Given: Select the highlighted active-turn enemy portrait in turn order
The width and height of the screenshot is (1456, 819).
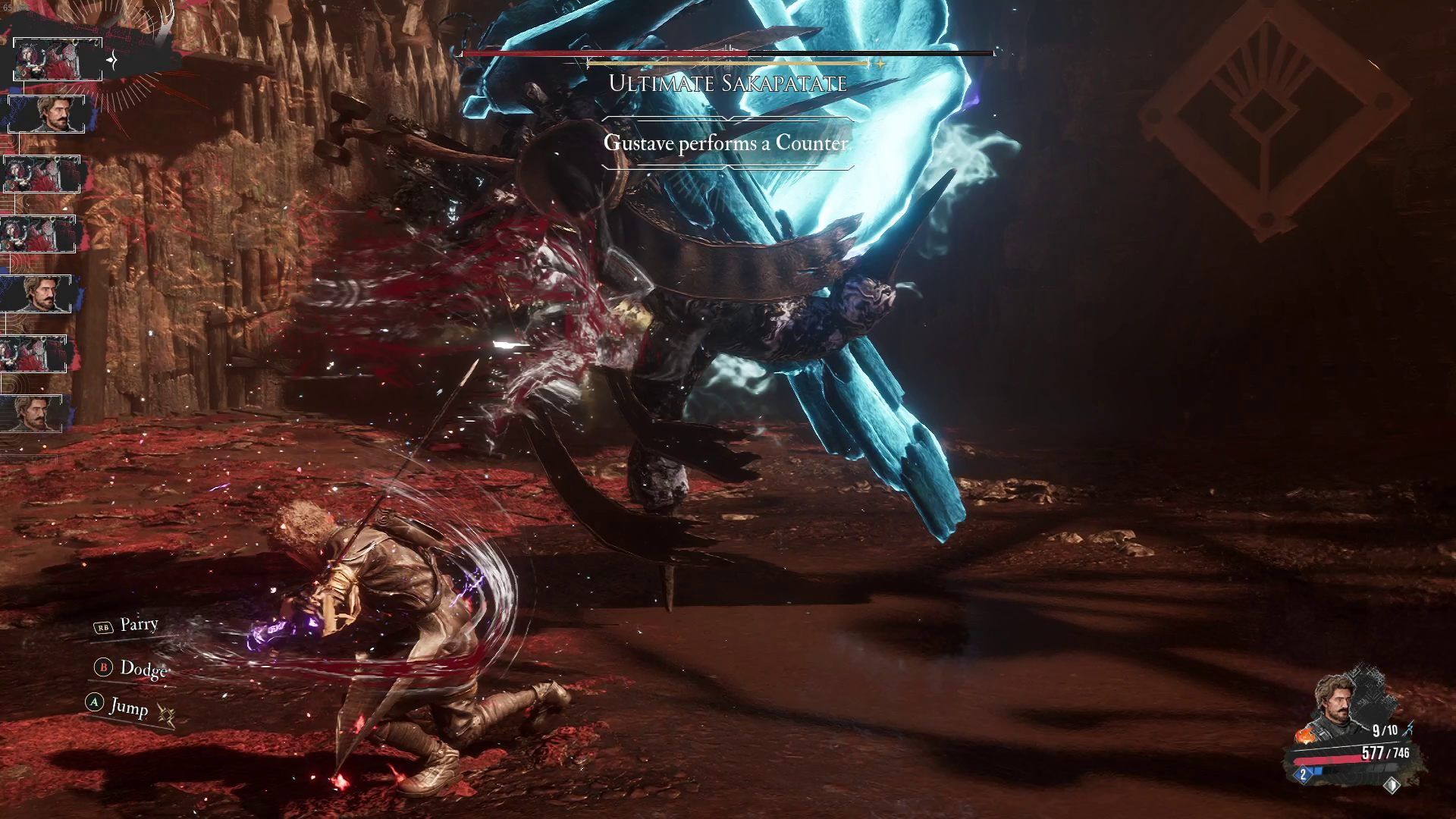Looking at the screenshot, I should (x=58, y=59).
